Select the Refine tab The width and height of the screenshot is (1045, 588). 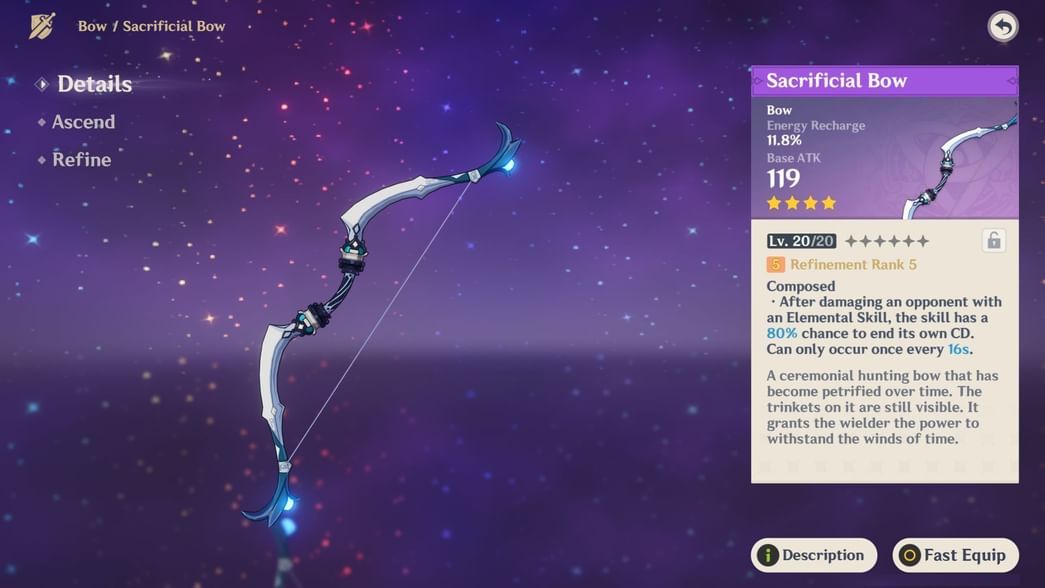pyautogui.click(x=81, y=160)
